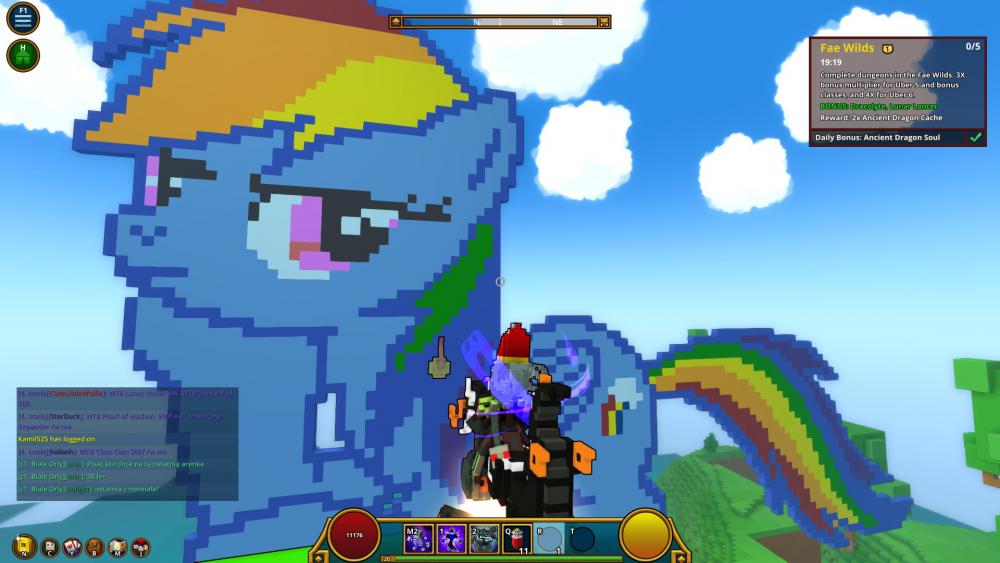This screenshot has width=1000, height=563.
Task: Click the green home hub icon
Action: click(x=23, y=55)
